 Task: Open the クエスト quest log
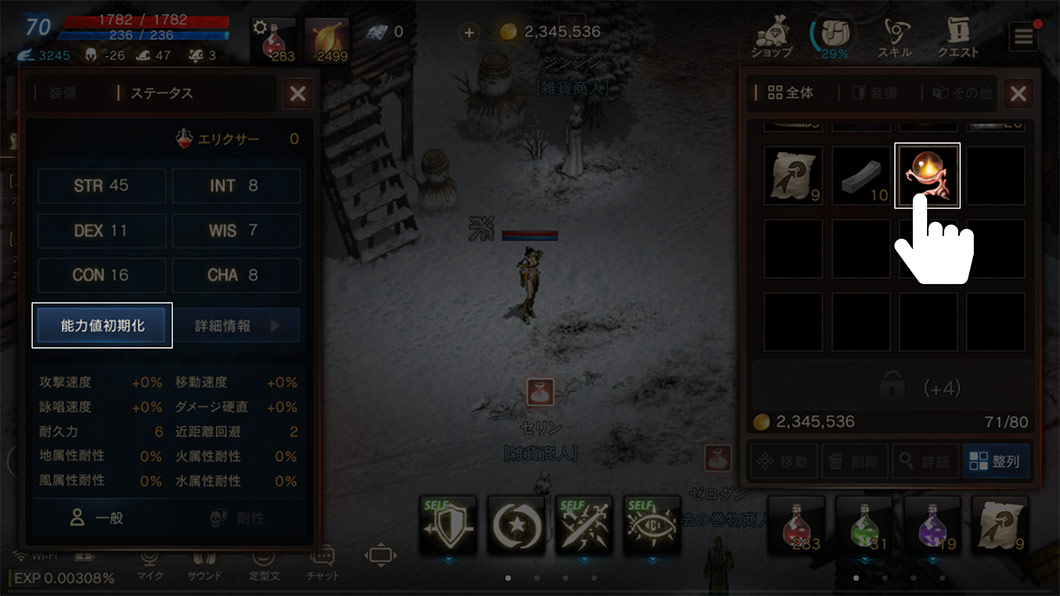coord(958,38)
